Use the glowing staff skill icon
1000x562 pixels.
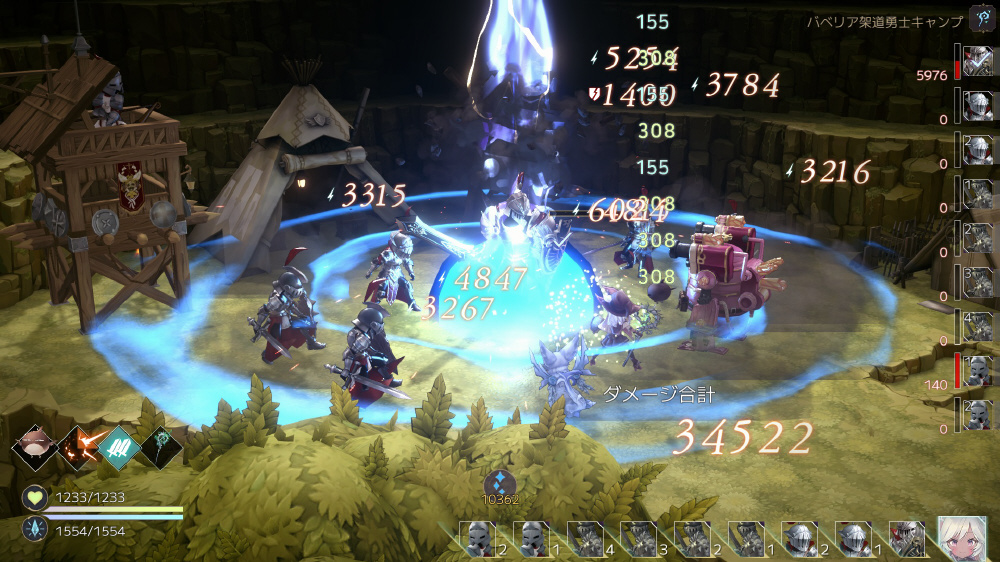161,447
